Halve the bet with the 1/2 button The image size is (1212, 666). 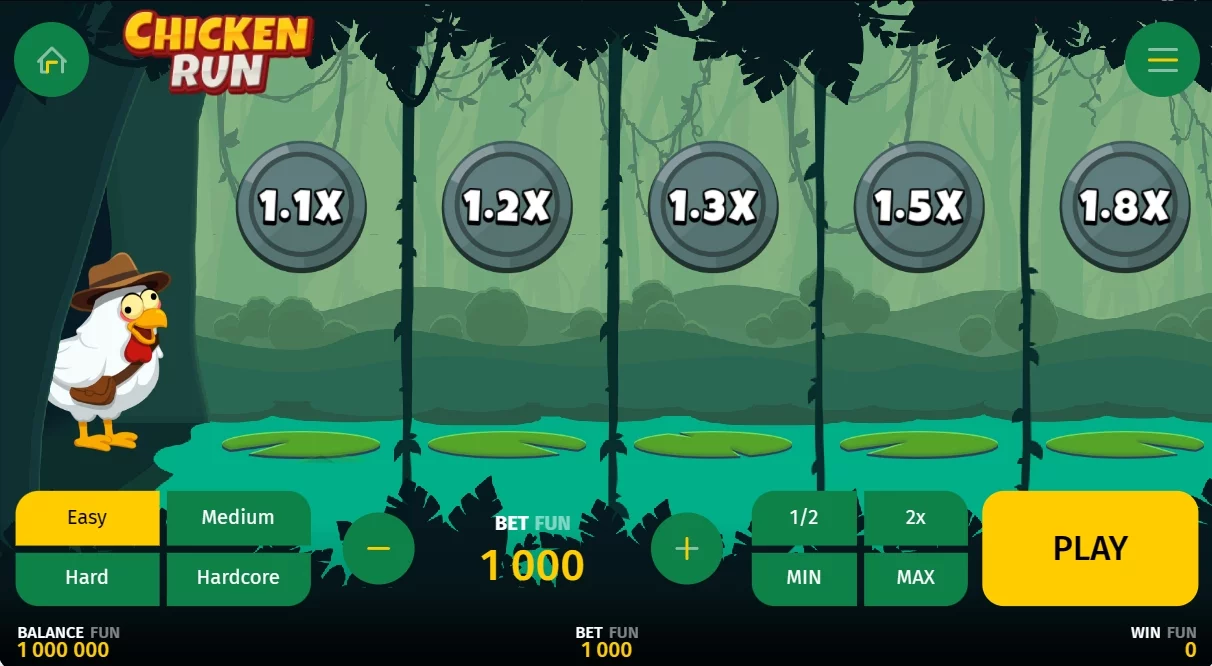point(804,518)
